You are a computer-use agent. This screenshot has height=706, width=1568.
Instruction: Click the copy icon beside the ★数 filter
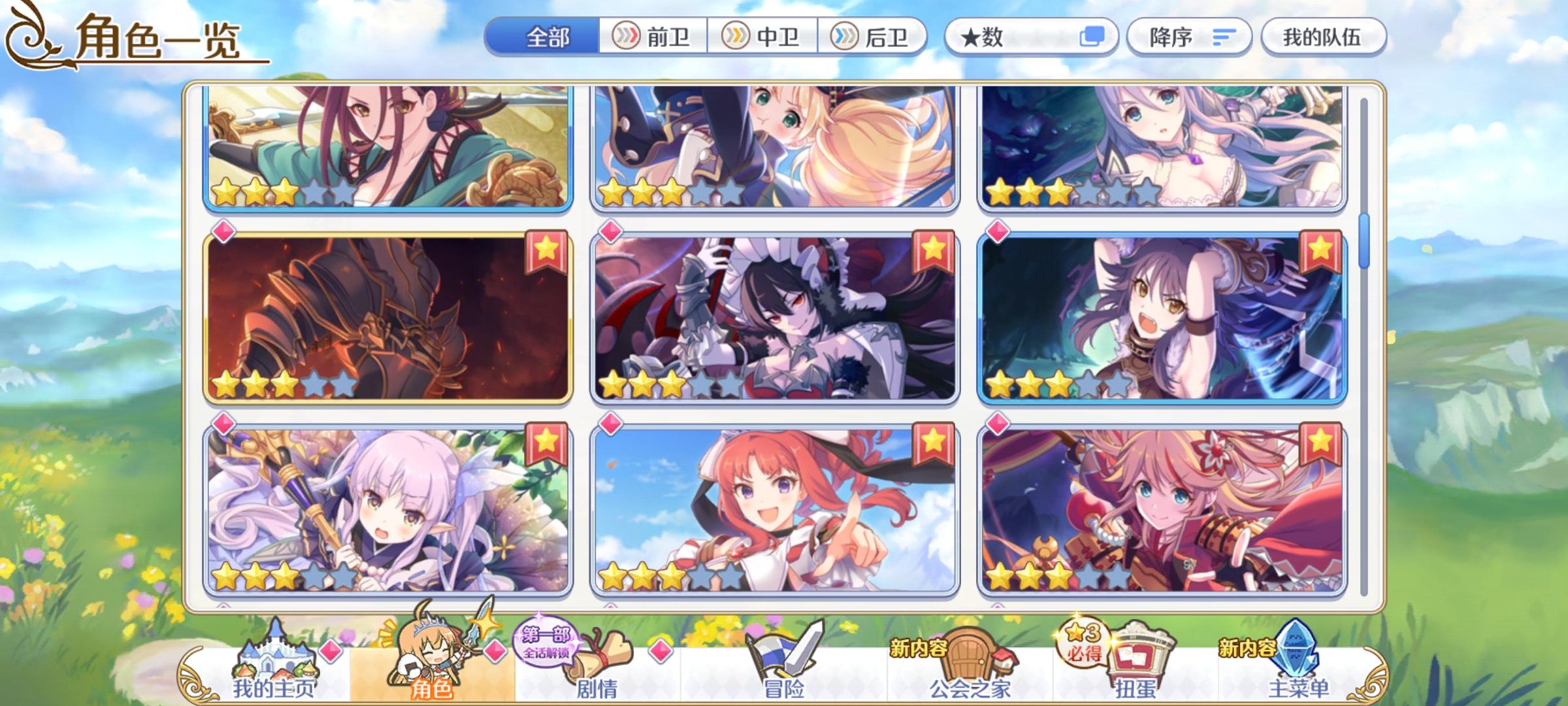click(1094, 37)
